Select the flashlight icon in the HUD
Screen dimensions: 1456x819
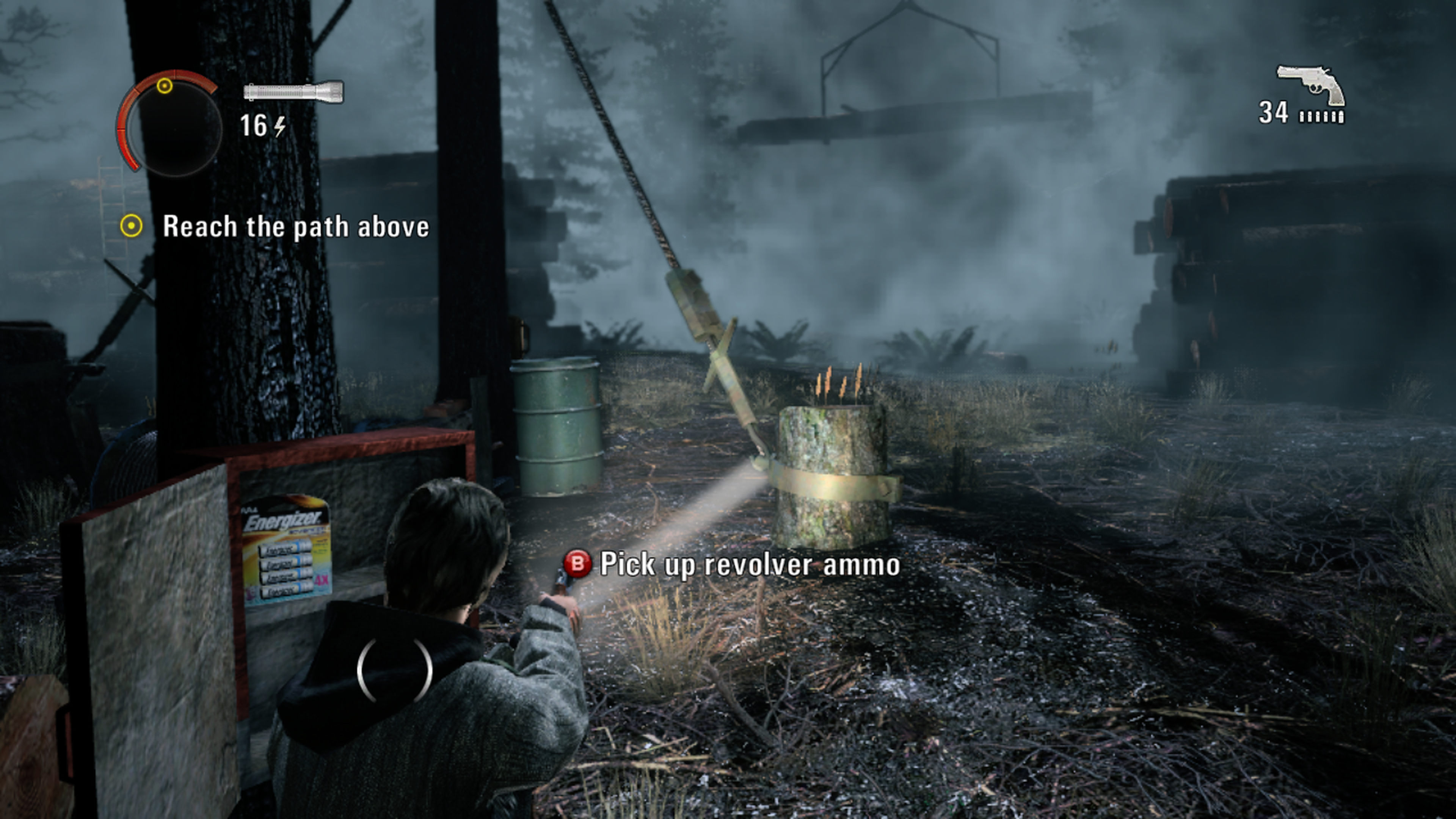293,91
